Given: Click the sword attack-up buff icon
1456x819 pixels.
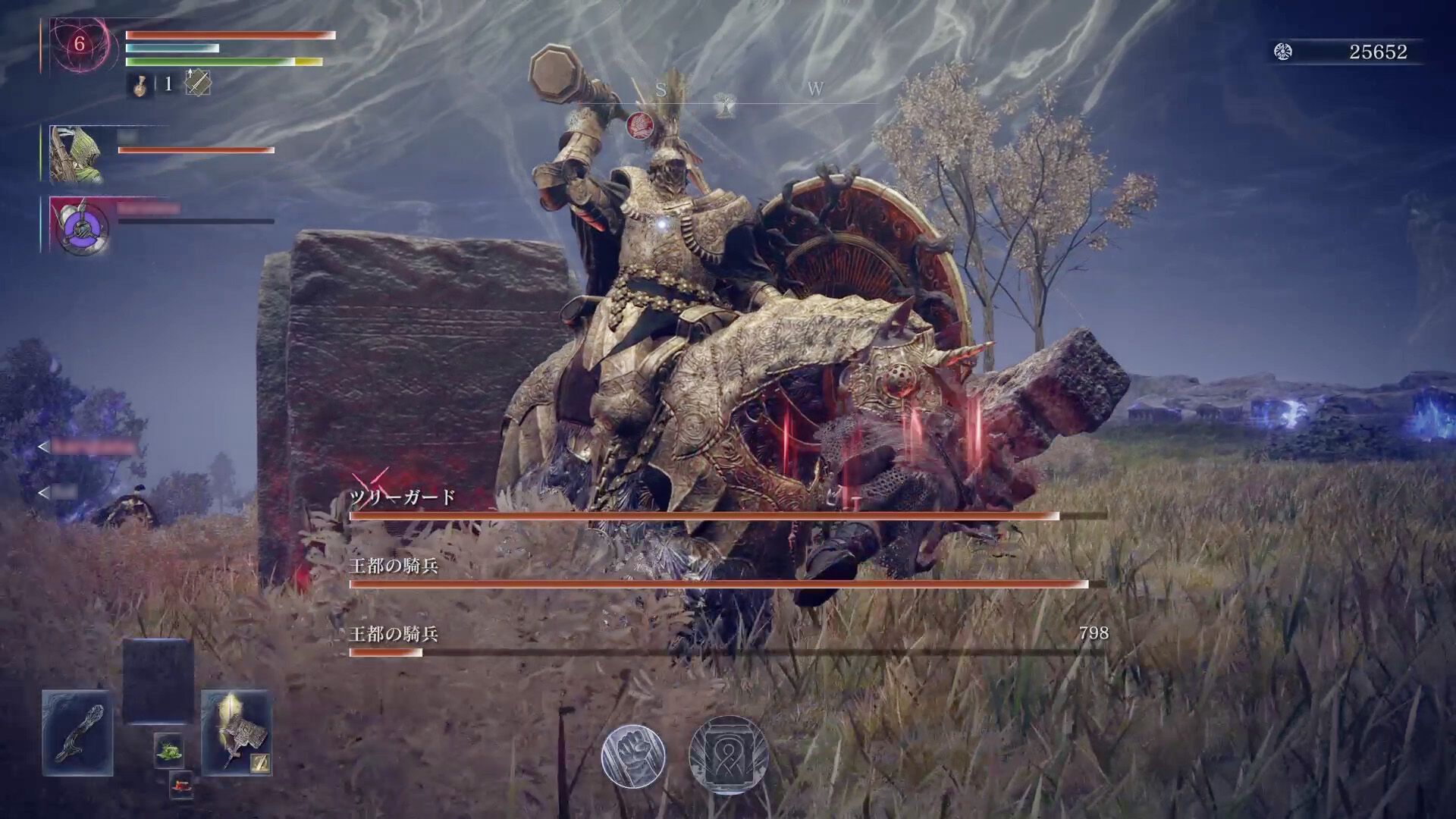Looking at the screenshot, I should point(198,83).
